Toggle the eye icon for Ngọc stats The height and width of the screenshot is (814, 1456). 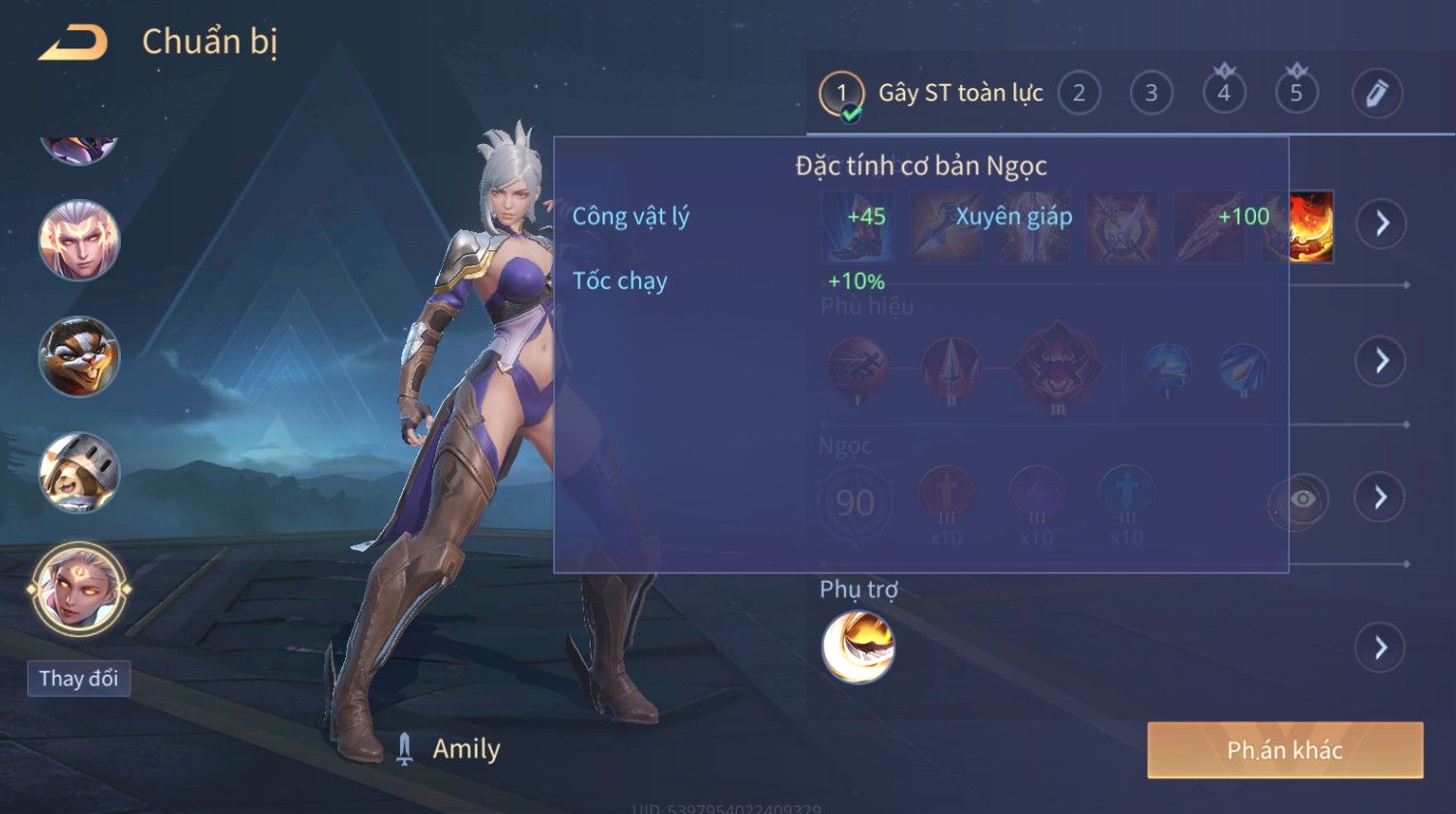[x=1301, y=499]
